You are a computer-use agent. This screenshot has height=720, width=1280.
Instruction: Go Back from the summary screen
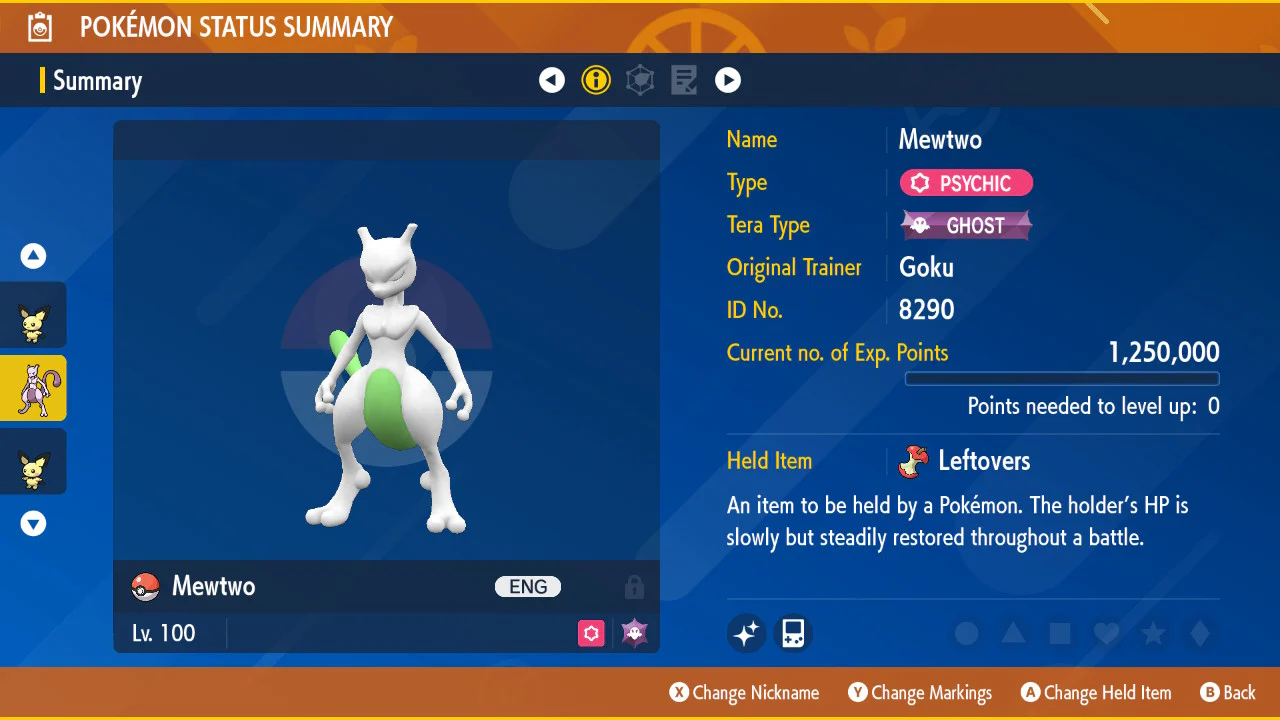pyautogui.click(x=1227, y=693)
